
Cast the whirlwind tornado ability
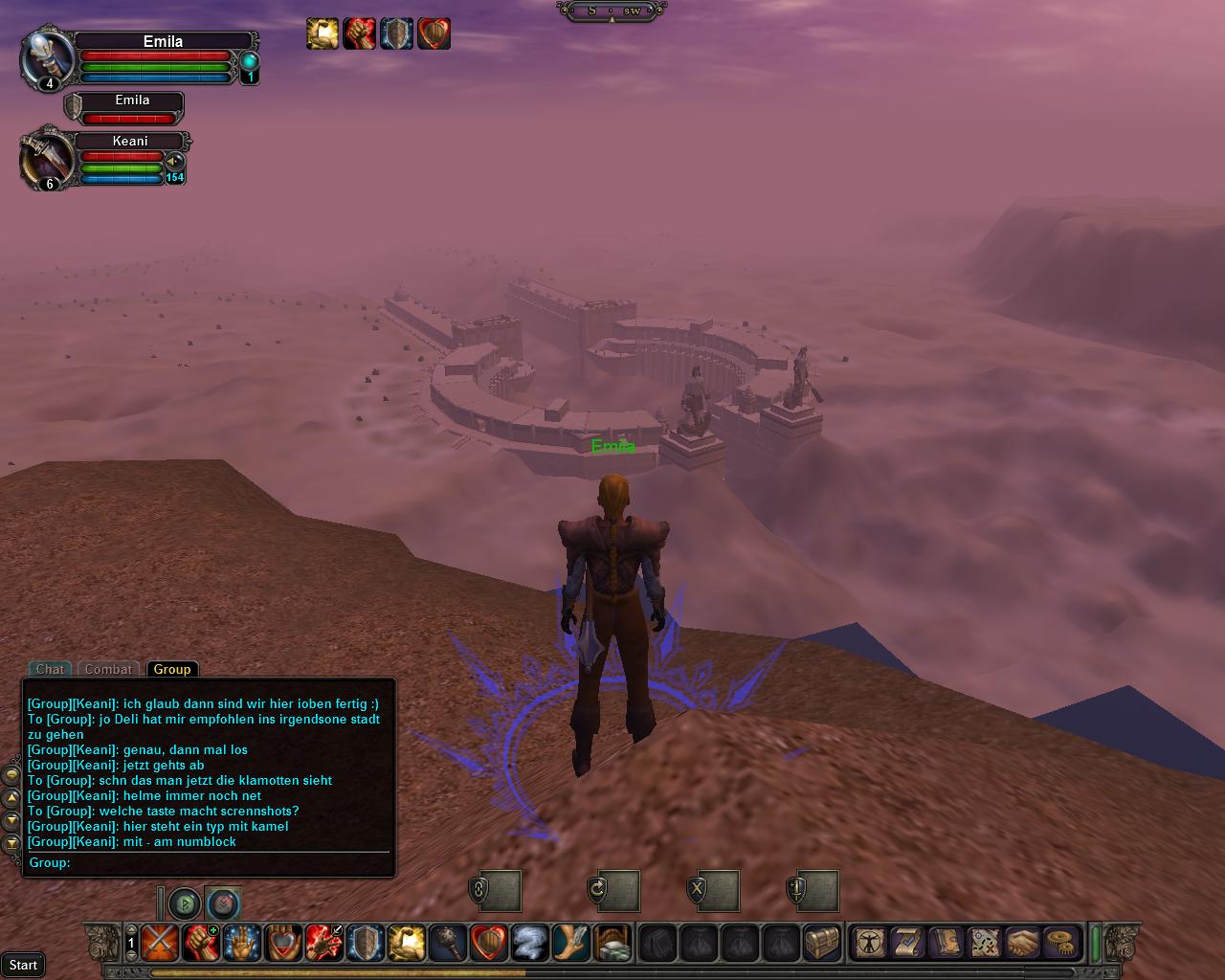(529, 943)
